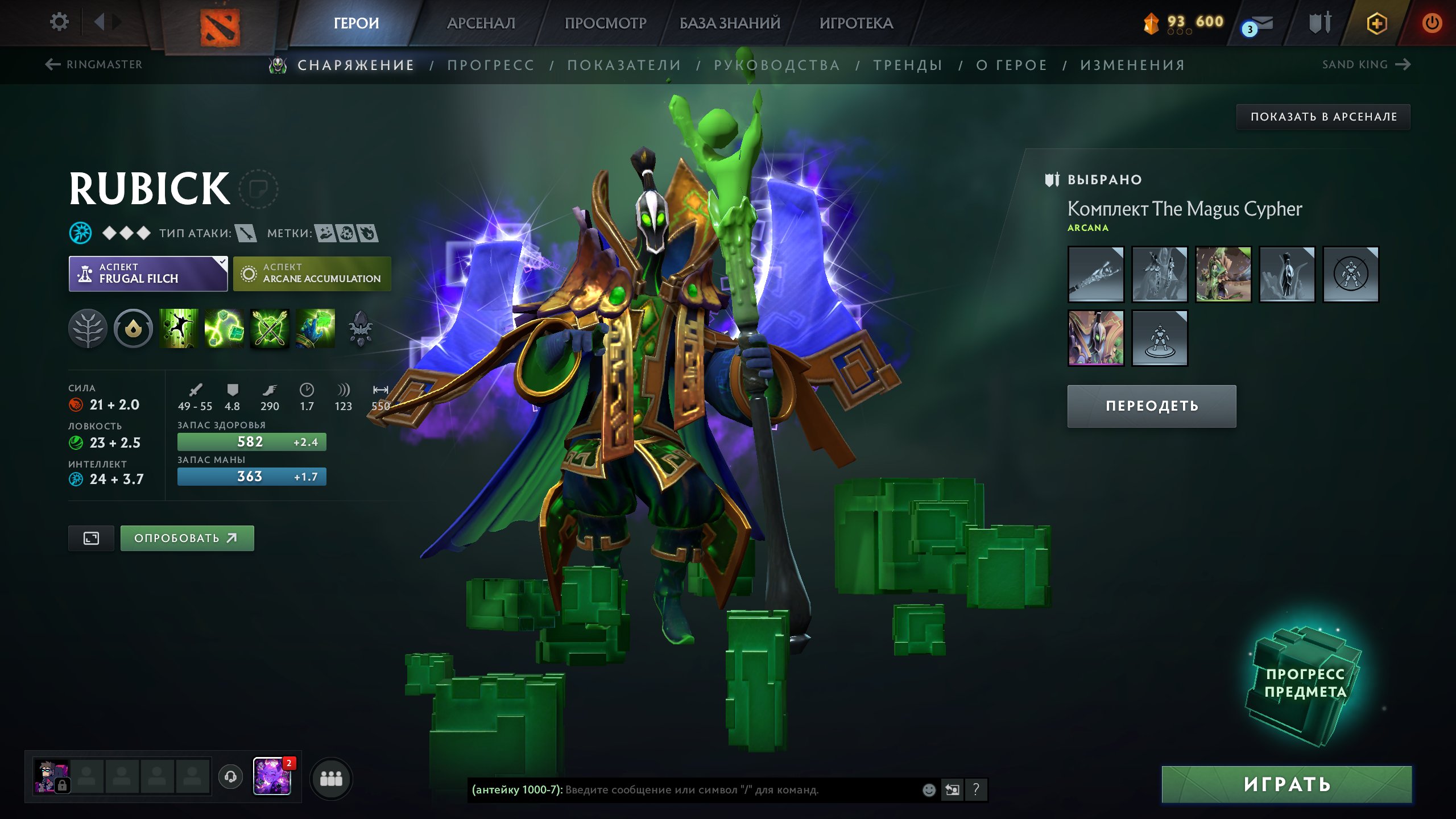Select the green staff thumbnail in the set
The height and width of the screenshot is (819, 1456).
(x=1223, y=274)
